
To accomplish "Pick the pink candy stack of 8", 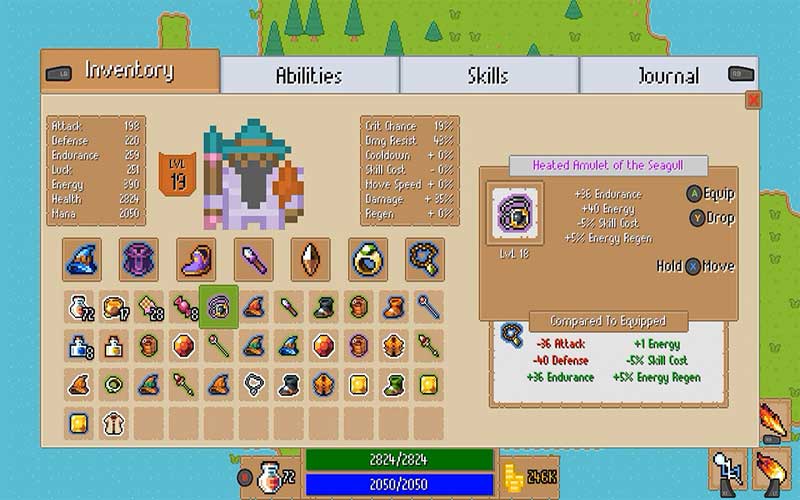I will [184, 306].
